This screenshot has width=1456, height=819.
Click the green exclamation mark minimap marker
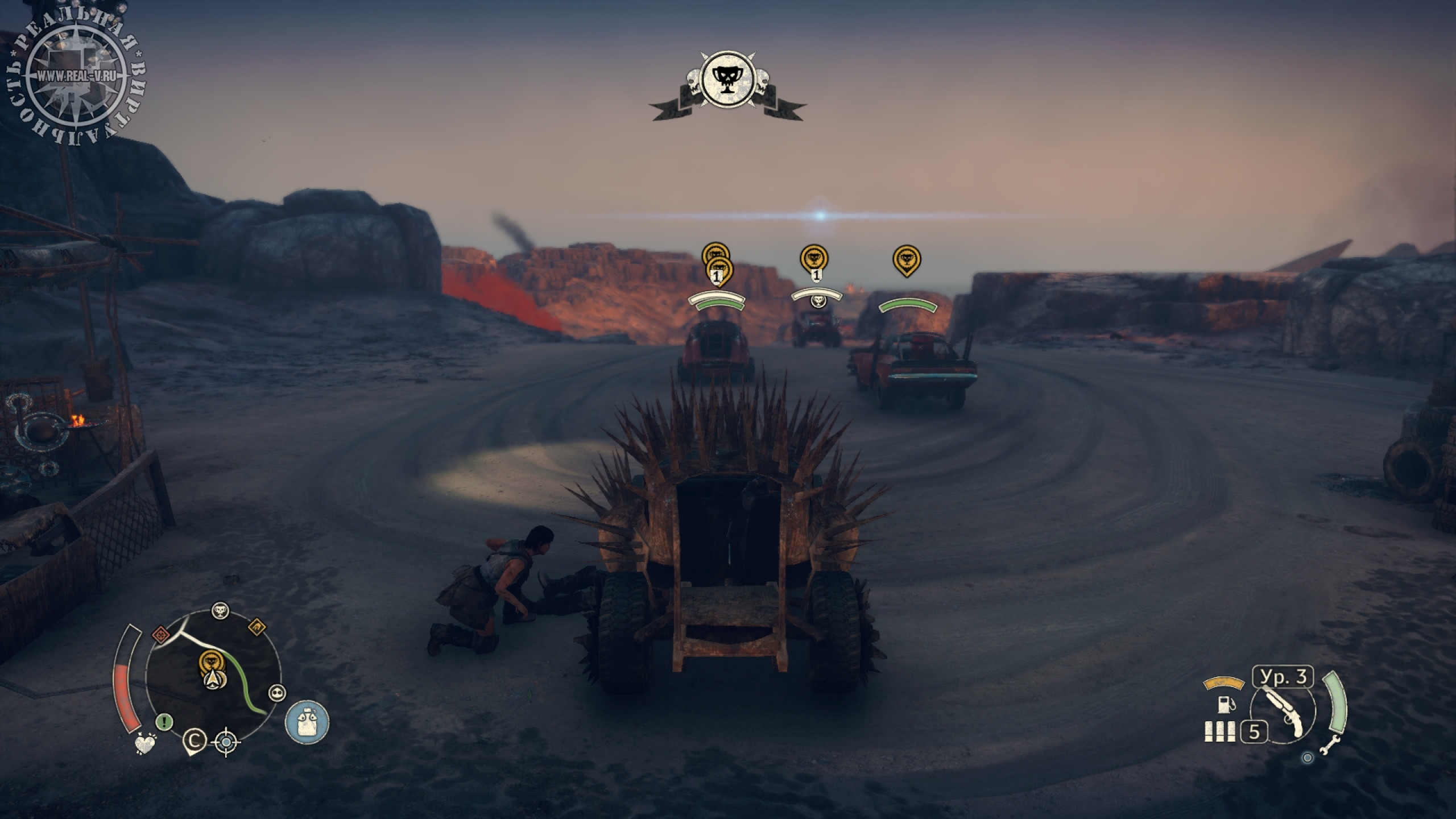point(165,722)
